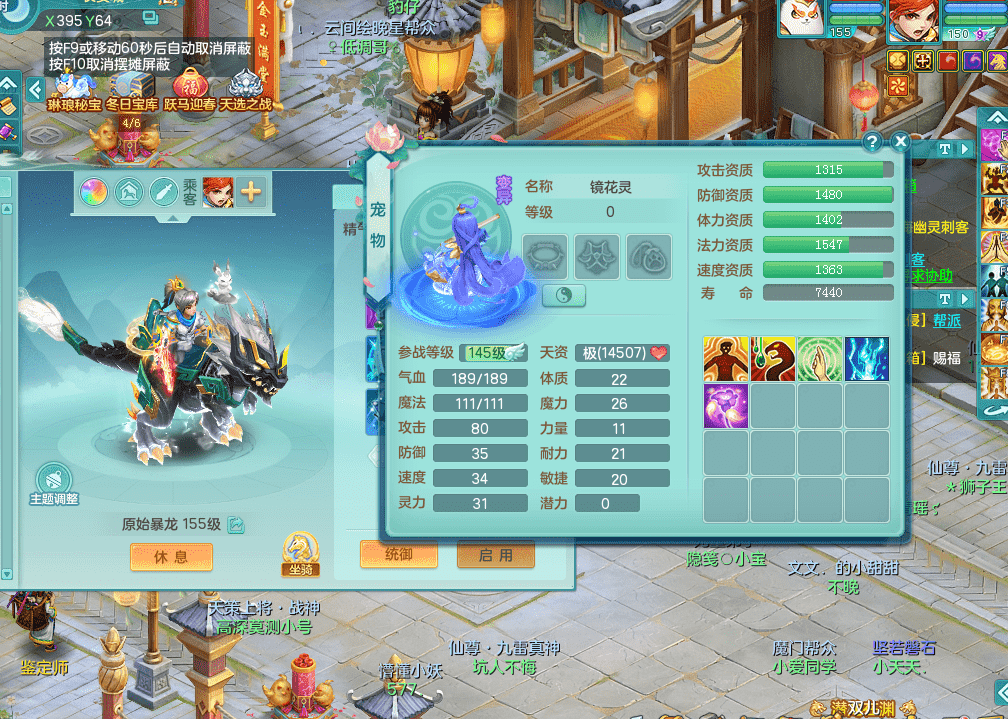The image size is (1008, 719).
Task: Share the 原始暴龙 mount link icon
Action: click(236, 524)
